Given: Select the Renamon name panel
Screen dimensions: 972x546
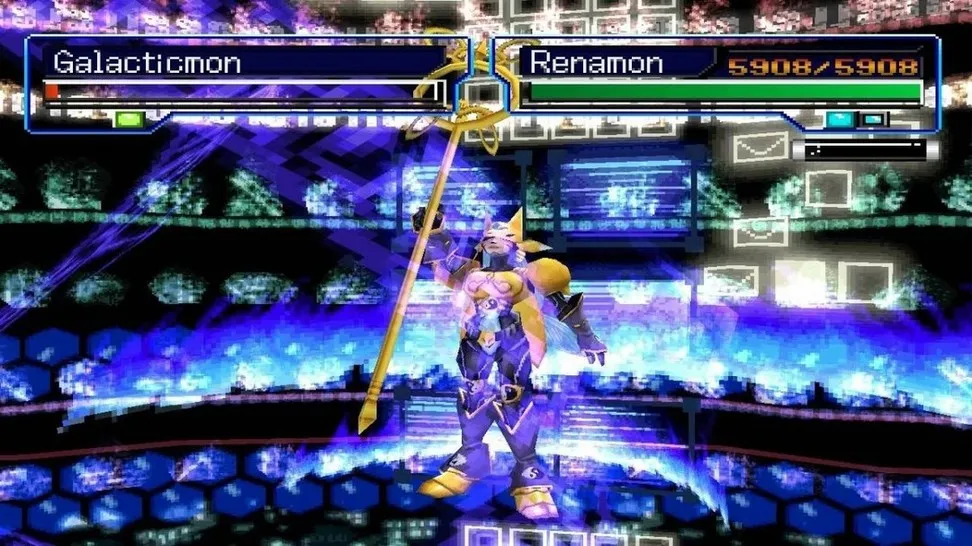Looking at the screenshot, I should (596, 63).
